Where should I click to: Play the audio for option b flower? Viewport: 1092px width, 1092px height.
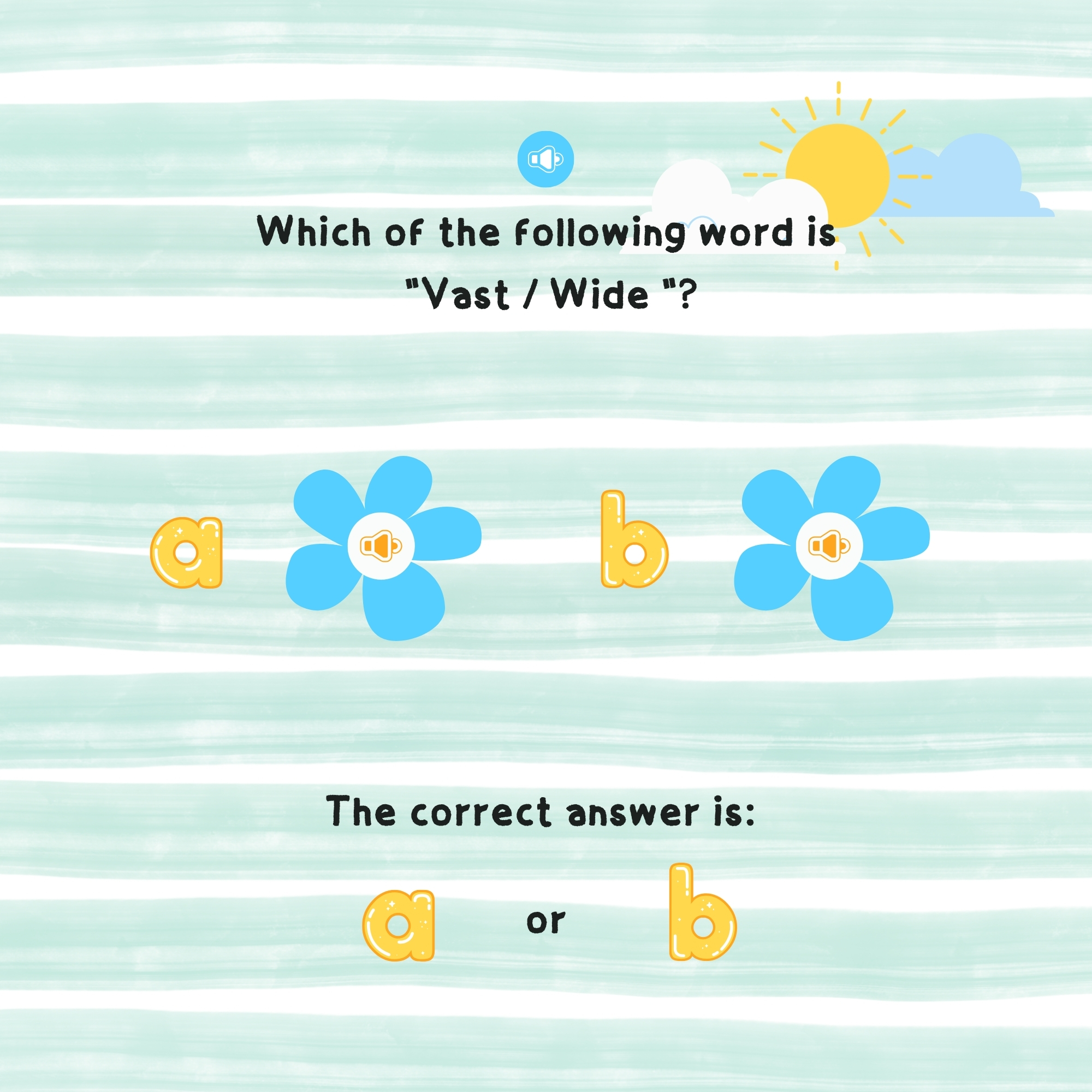click(x=829, y=546)
